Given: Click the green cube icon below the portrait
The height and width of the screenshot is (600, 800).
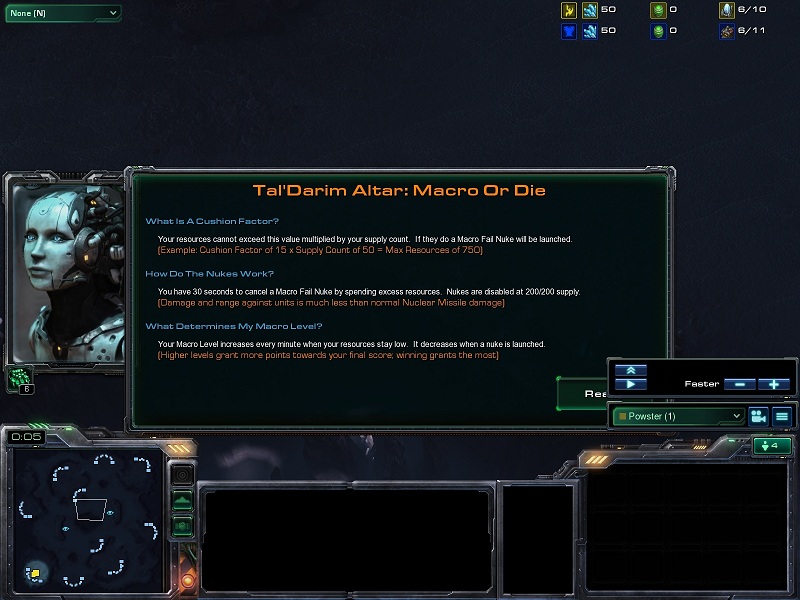Looking at the screenshot, I should tap(22, 378).
